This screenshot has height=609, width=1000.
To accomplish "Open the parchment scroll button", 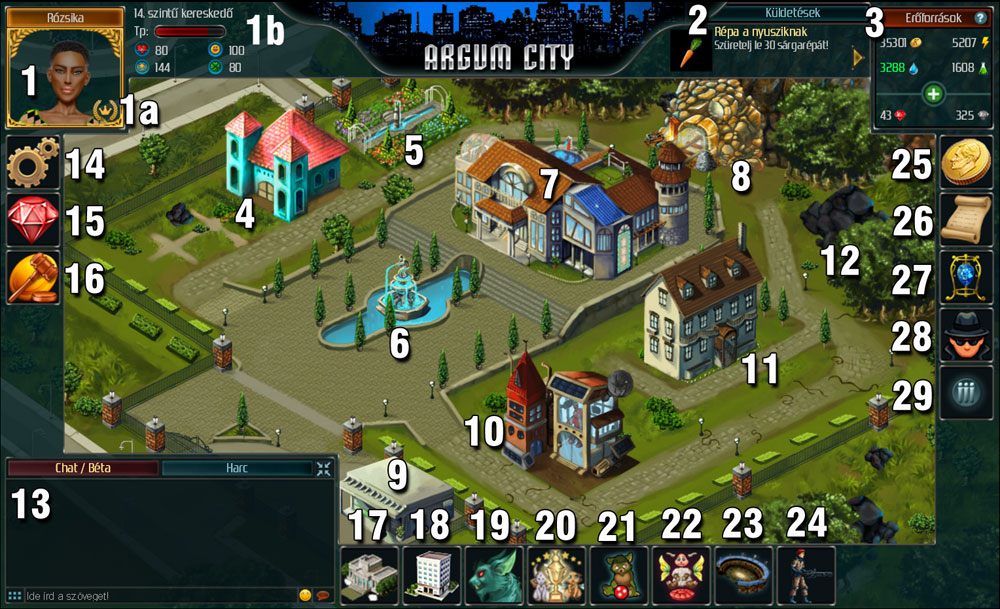I will pyautogui.click(x=966, y=220).
